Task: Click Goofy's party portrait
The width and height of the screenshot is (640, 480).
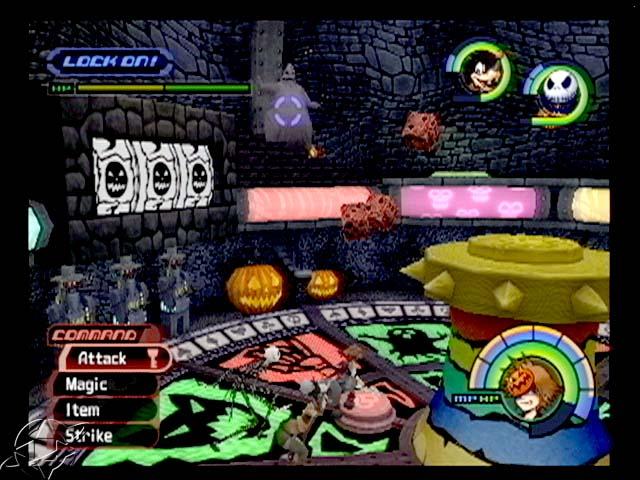Action: [483, 71]
